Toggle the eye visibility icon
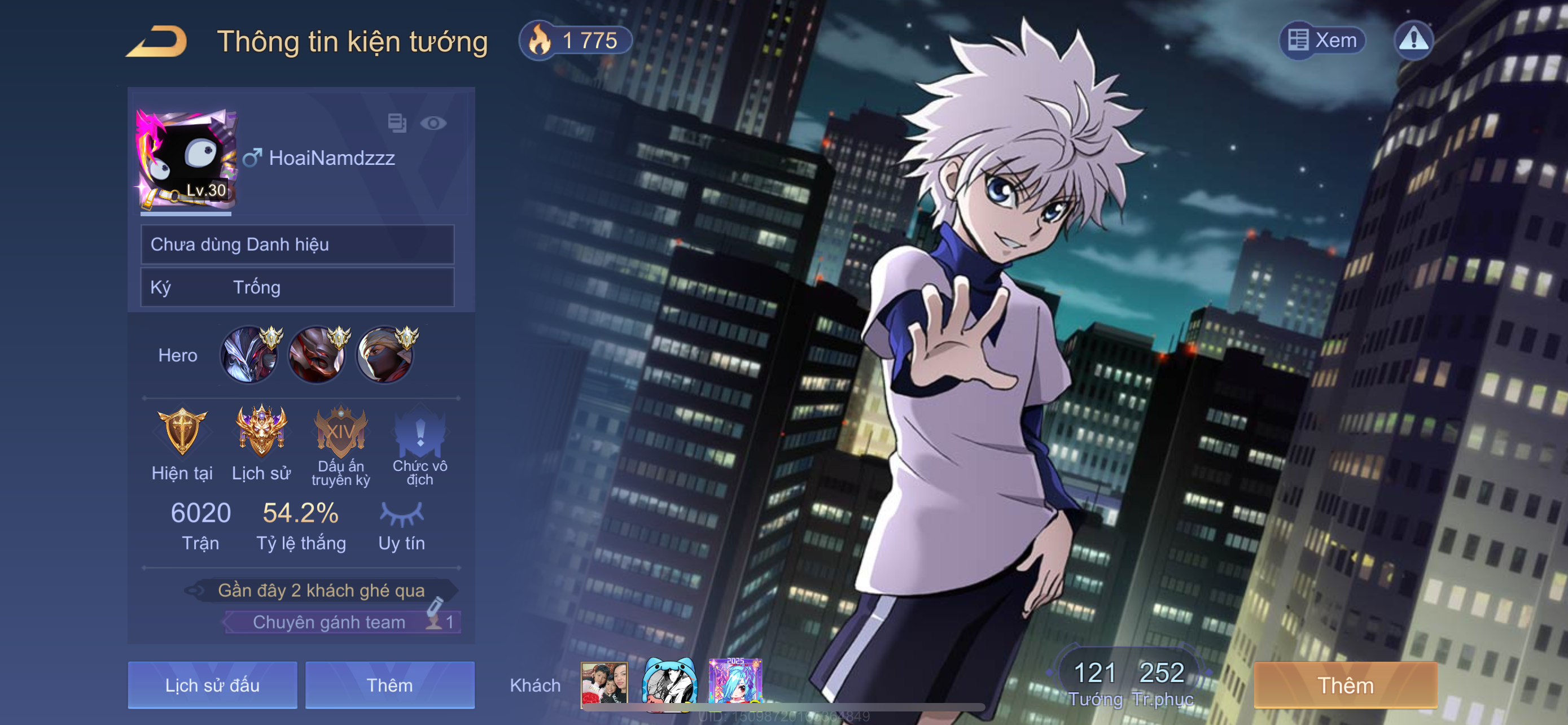 pyautogui.click(x=433, y=124)
